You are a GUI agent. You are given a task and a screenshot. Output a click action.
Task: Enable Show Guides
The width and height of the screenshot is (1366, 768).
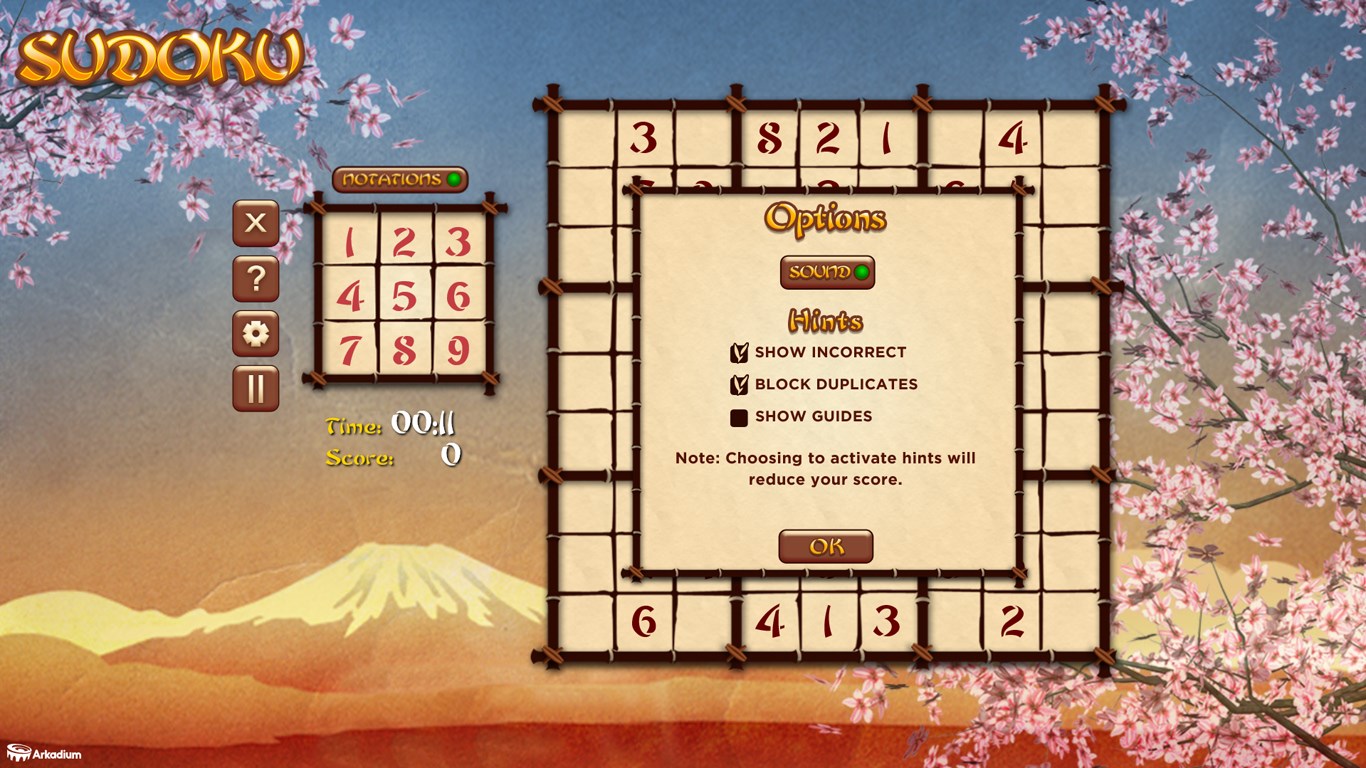point(739,416)
